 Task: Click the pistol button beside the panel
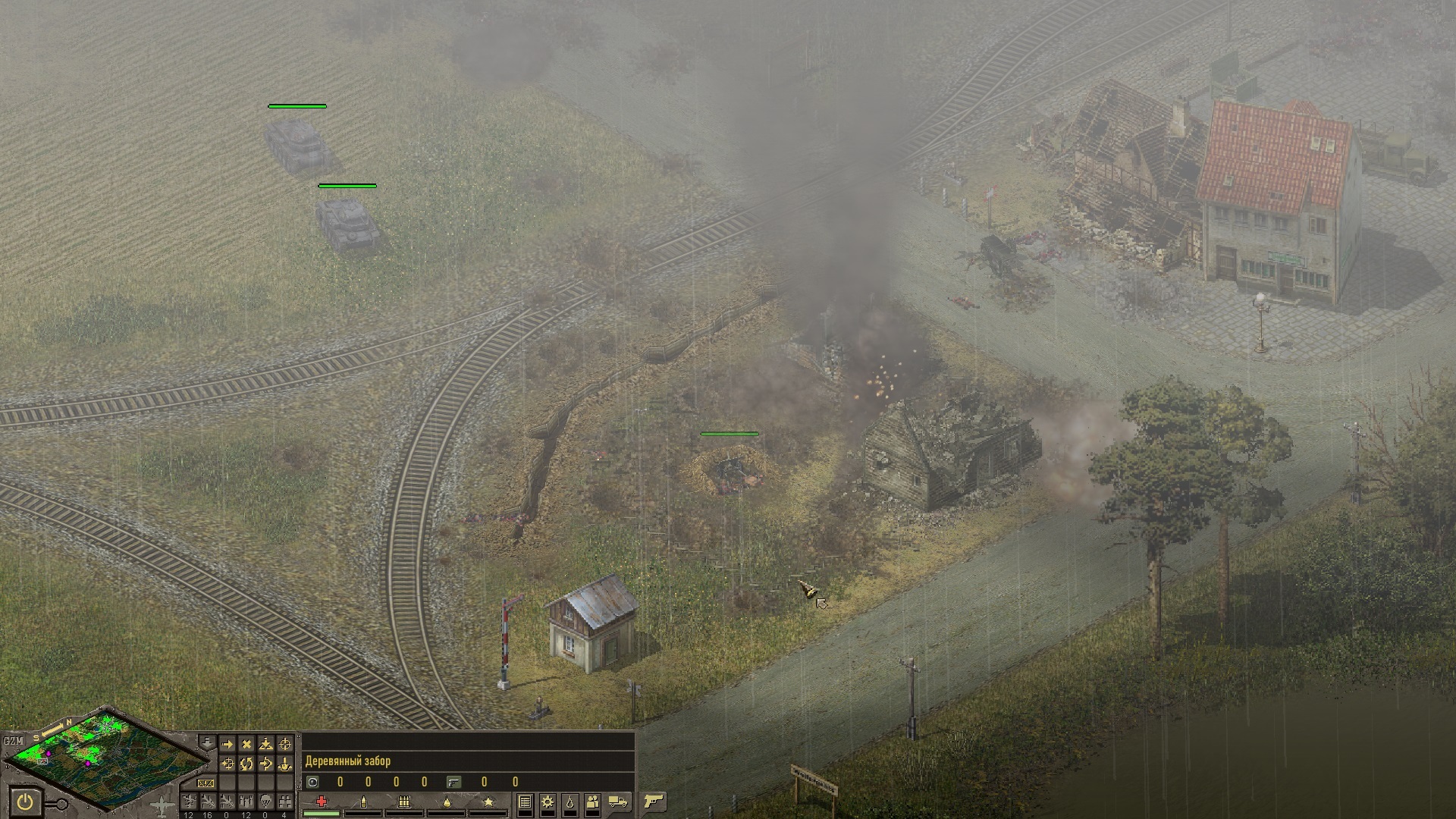point(653,801)
